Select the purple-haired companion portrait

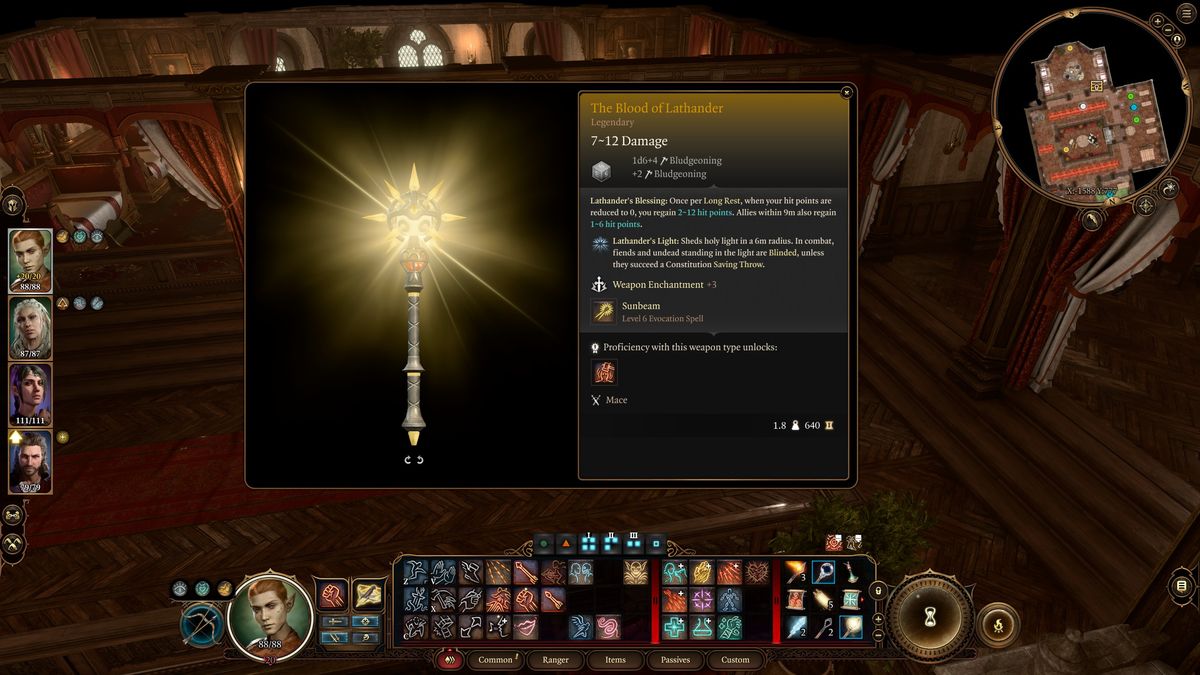tap(30, 394)
